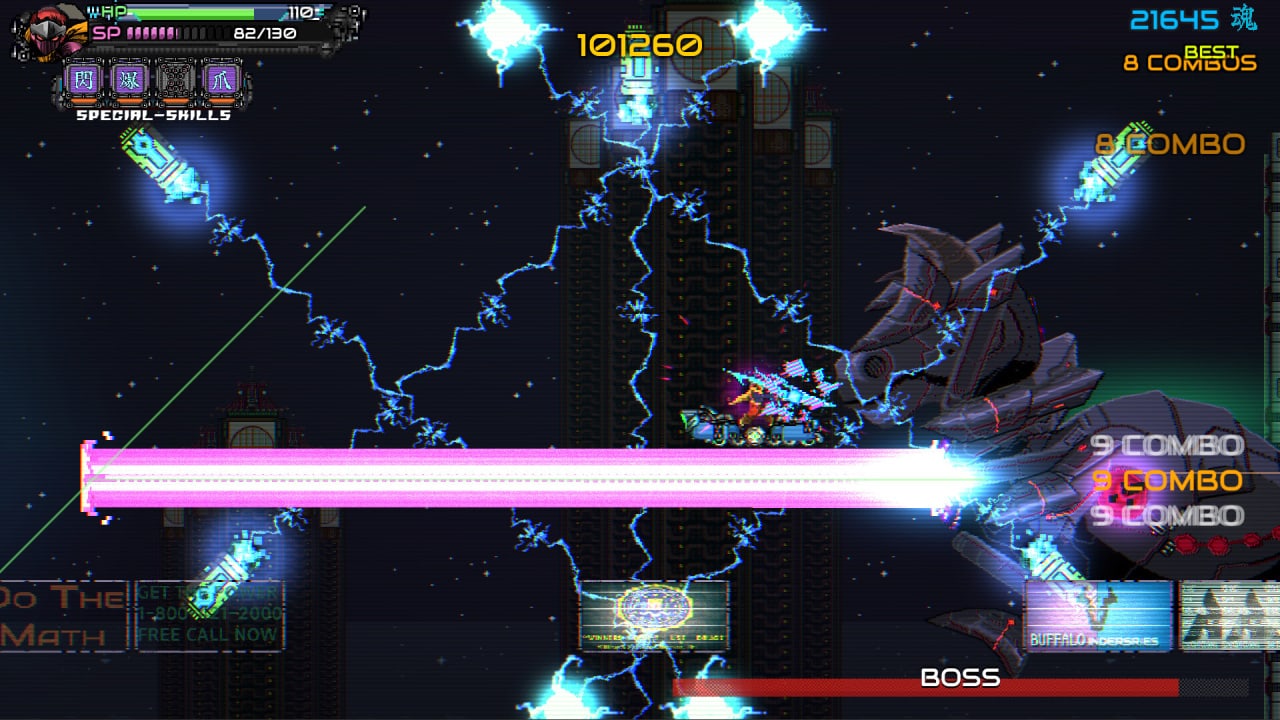The height and width of the screenshot is (720, 1280).
Task: Select the greyed-out third special skill slot
Action: click(x=175, y=80)
